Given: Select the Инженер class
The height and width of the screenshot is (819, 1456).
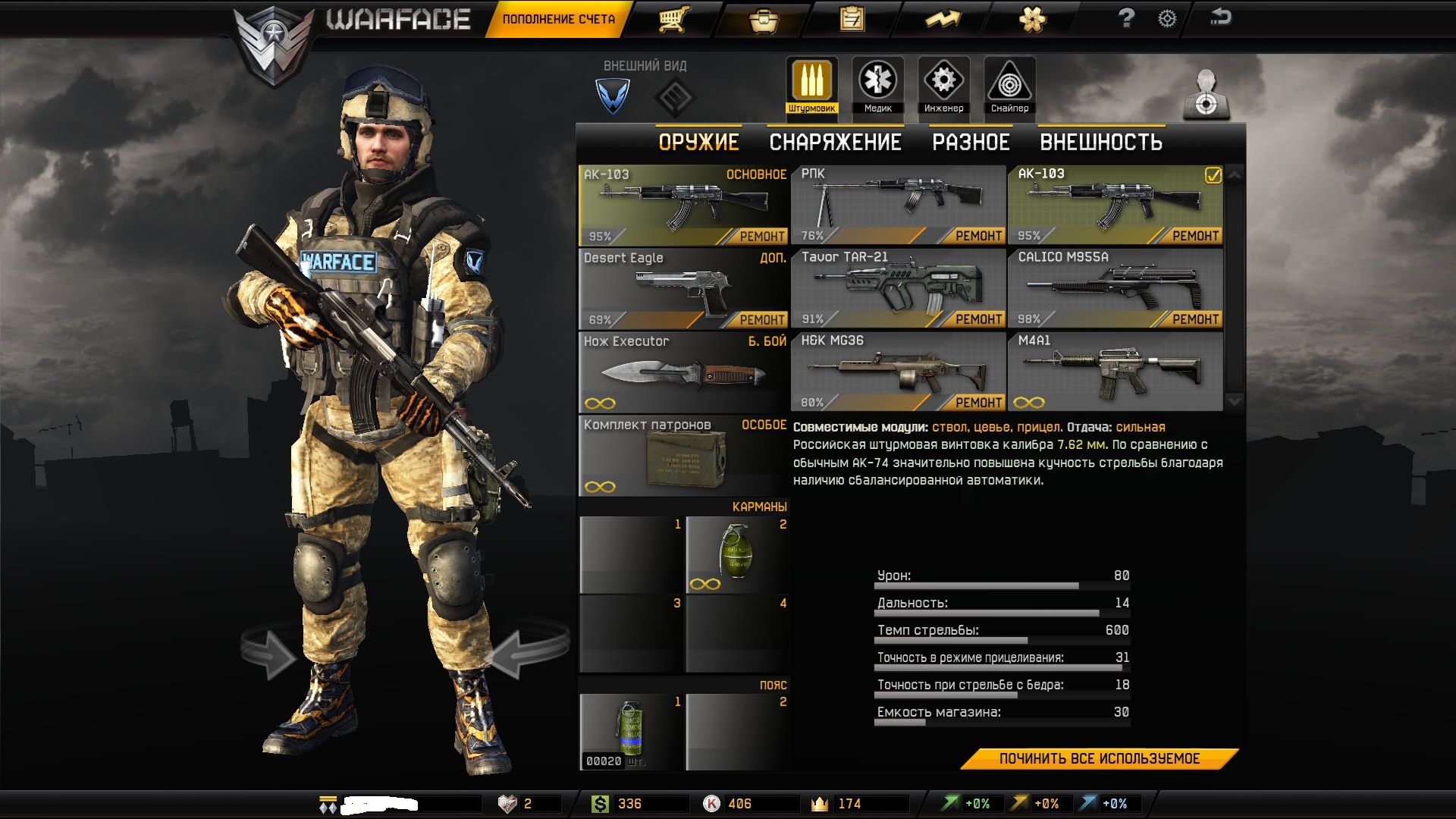Looking at the screenshot, I should click(x=943, y=85).
